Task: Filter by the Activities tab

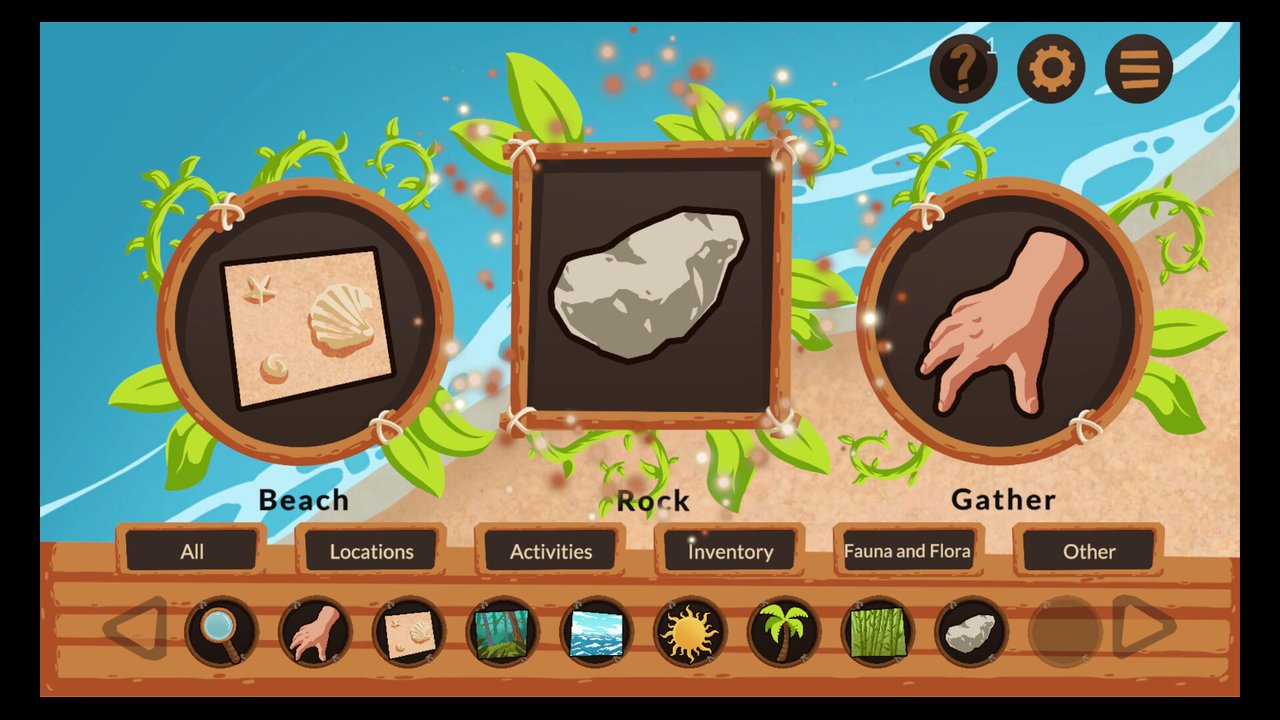Action: (x=551, y=551)
